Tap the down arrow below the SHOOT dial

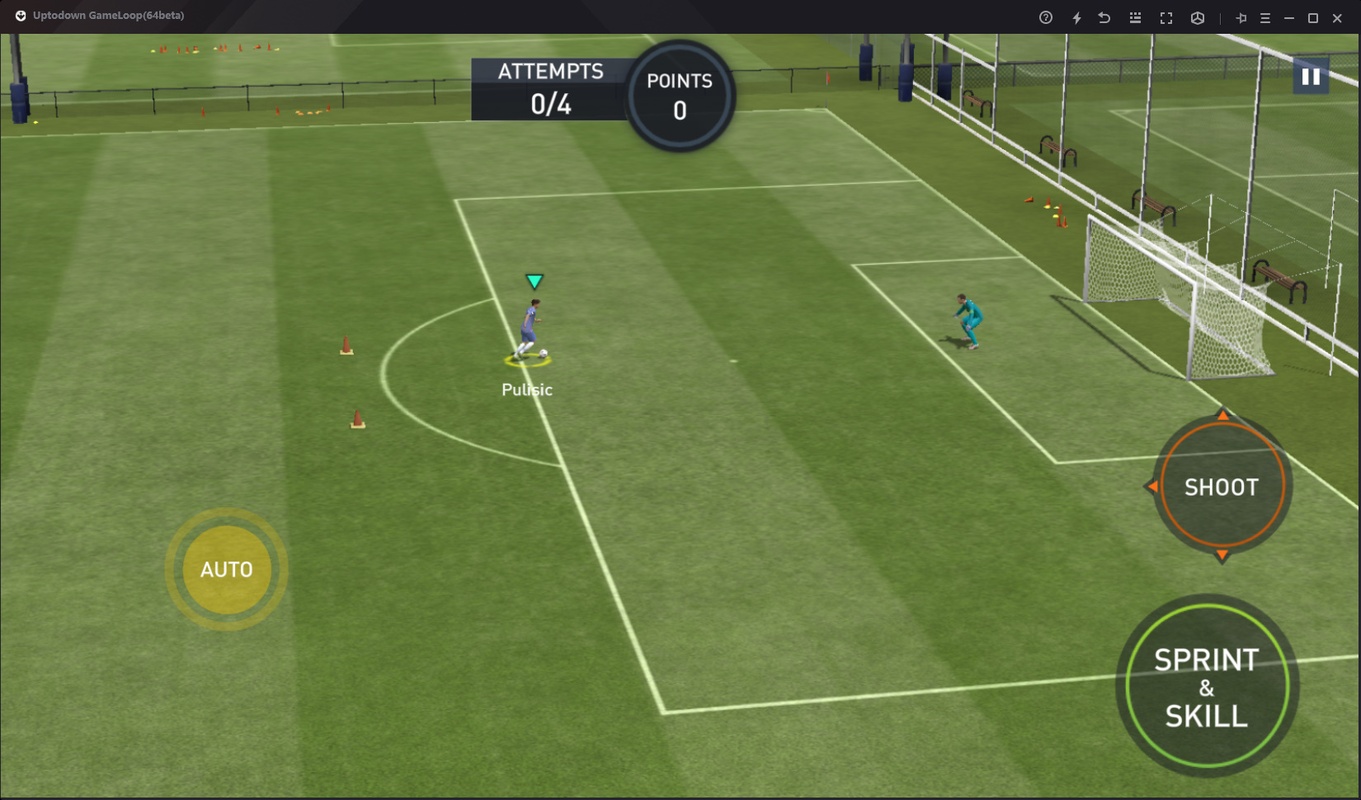[x=1221, y=553]
